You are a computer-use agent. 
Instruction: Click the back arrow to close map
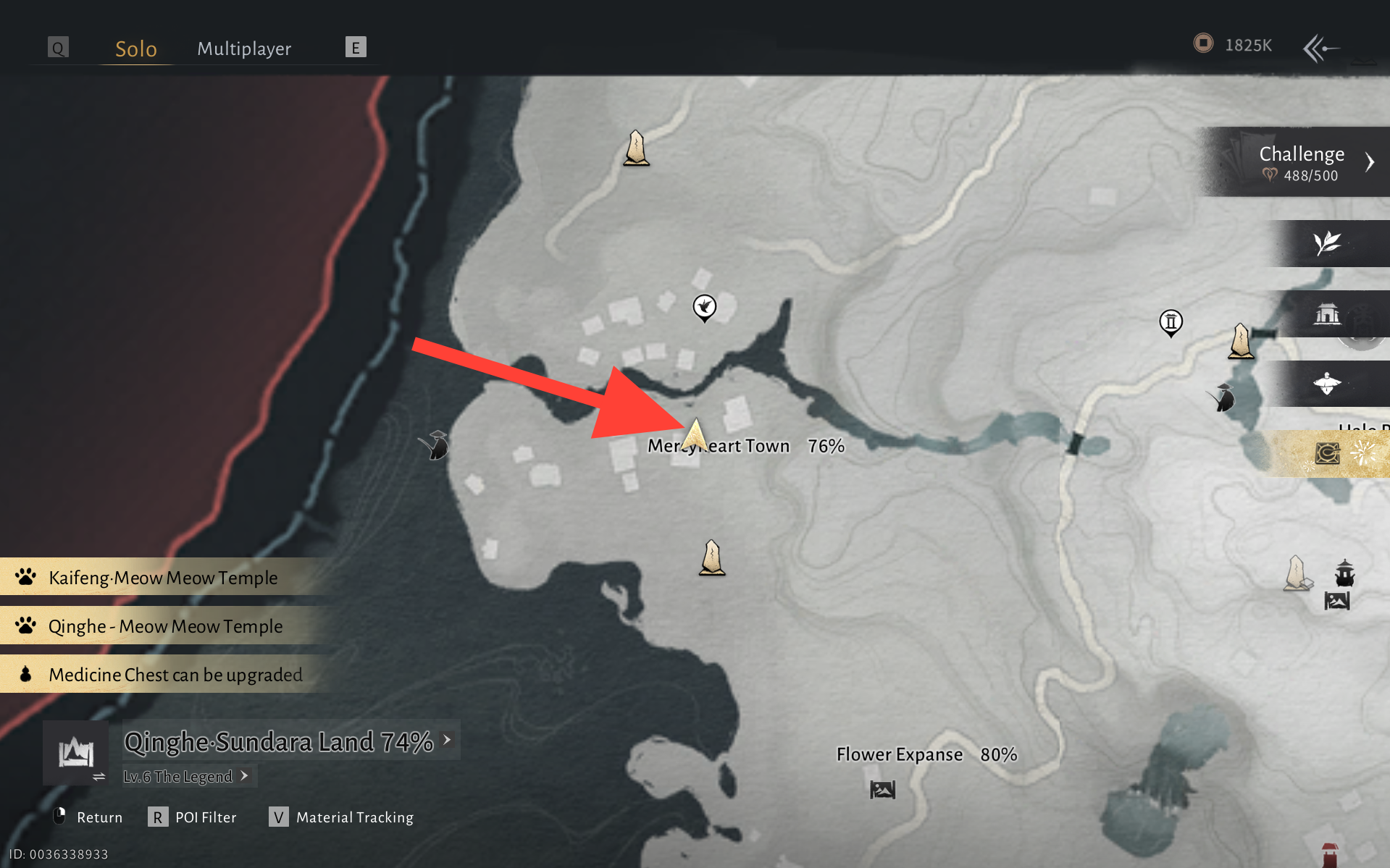[1320, 49]
